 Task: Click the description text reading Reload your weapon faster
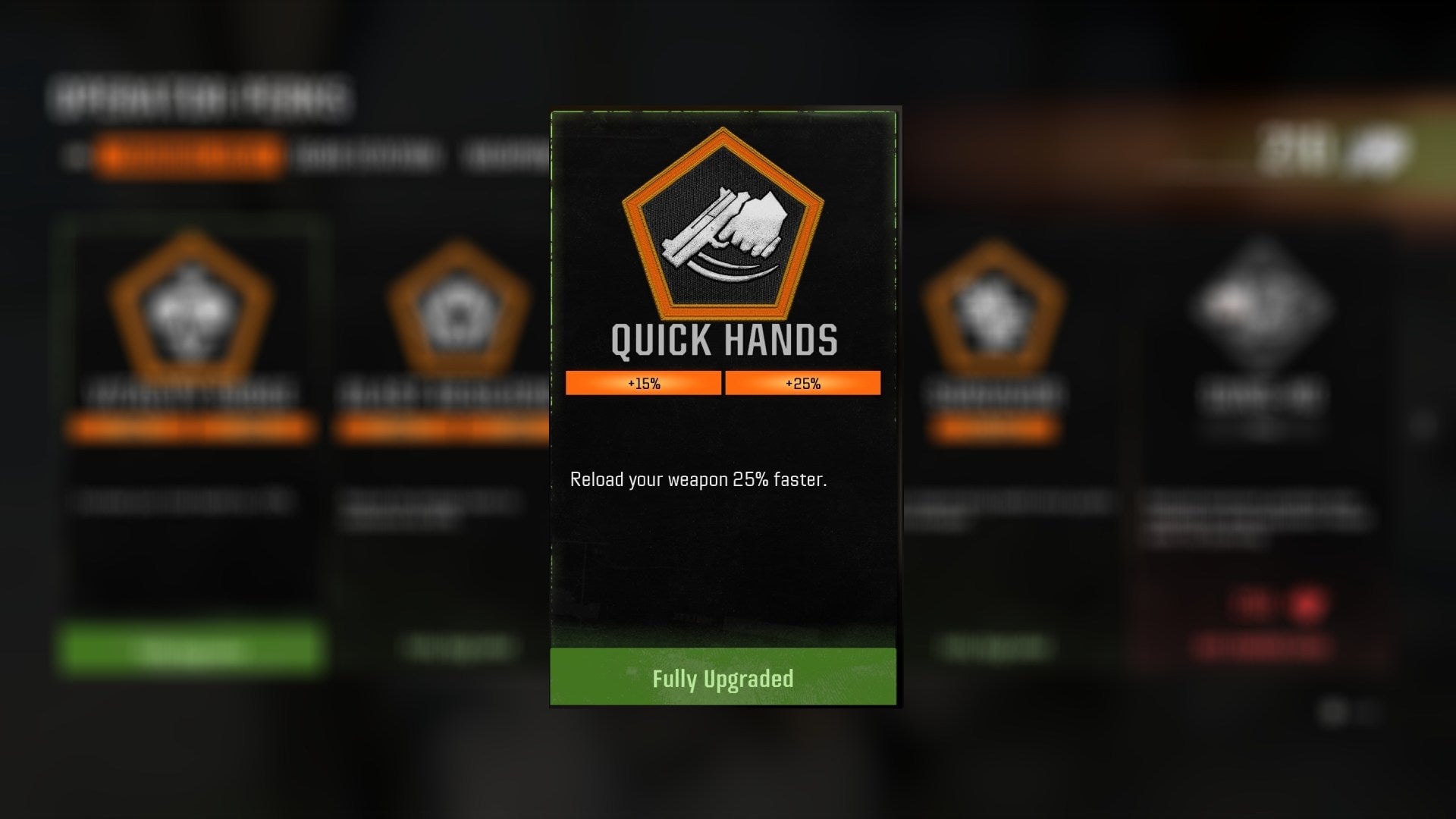tap(699, 479)
